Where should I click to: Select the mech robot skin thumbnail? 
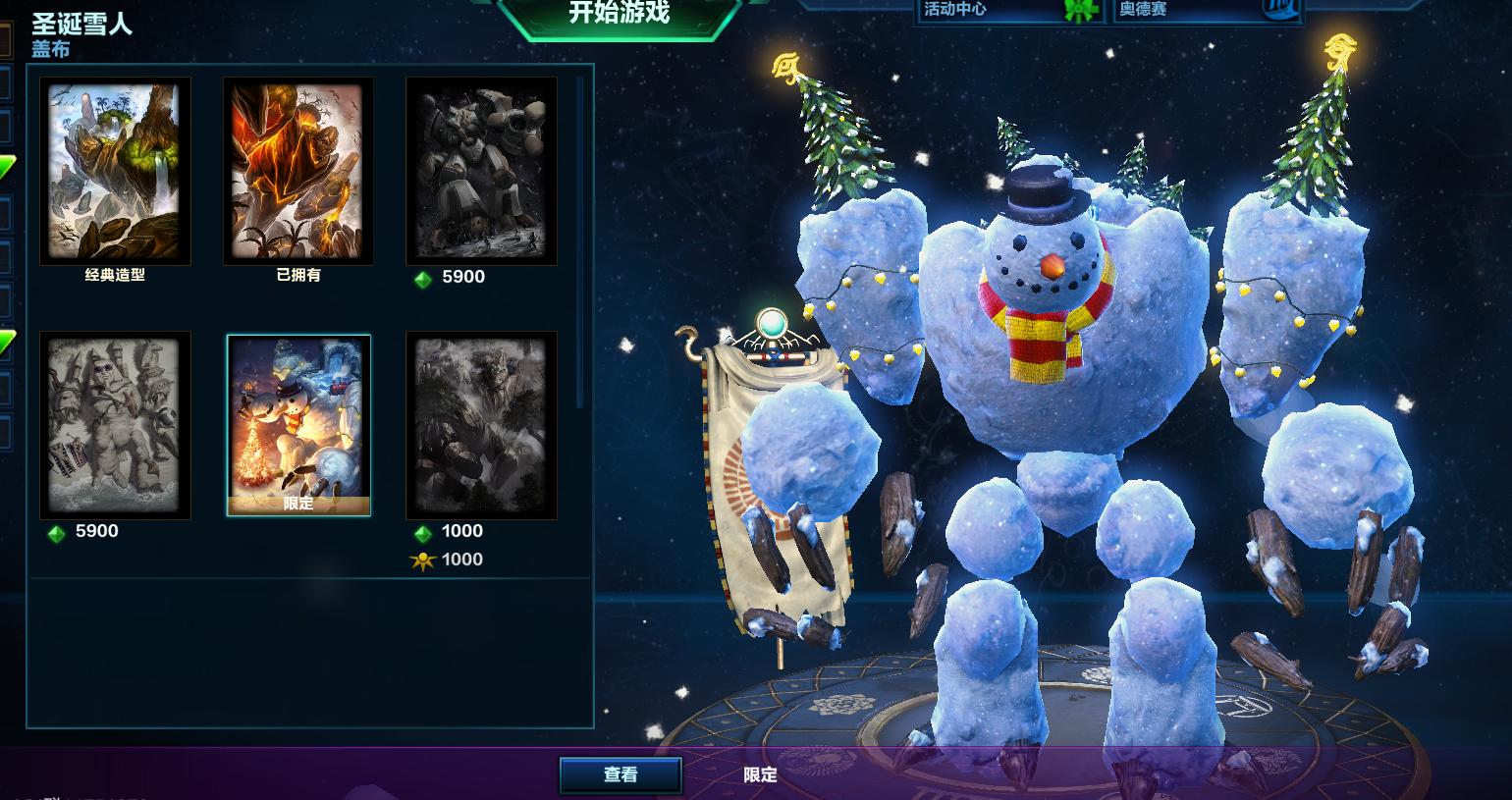point(481,172)
